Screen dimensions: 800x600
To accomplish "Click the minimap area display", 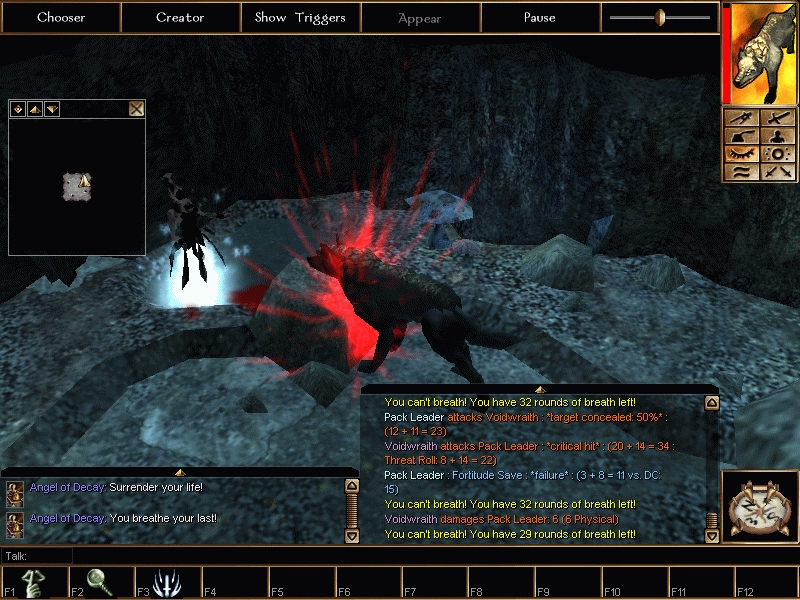I will click(77, 185).
